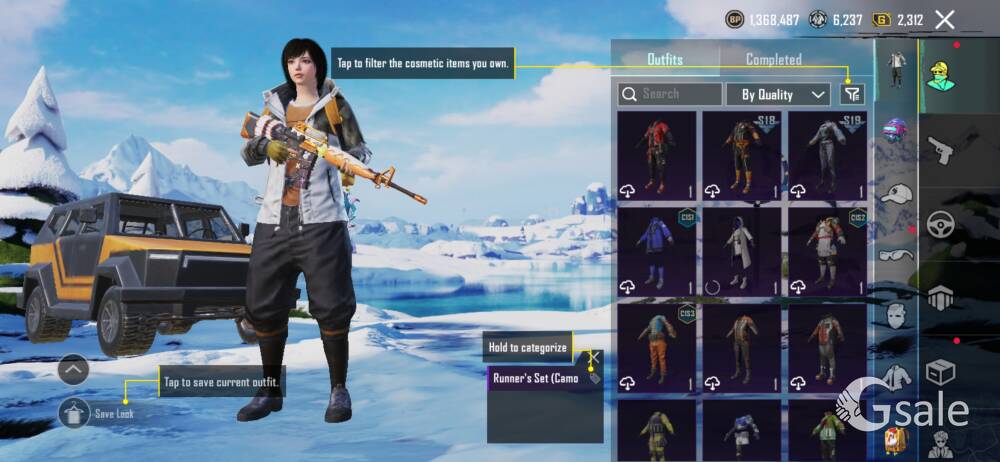Open the crate box section
The width and height of the screenshot is (1000, 462).
click(x=940, y=372)
